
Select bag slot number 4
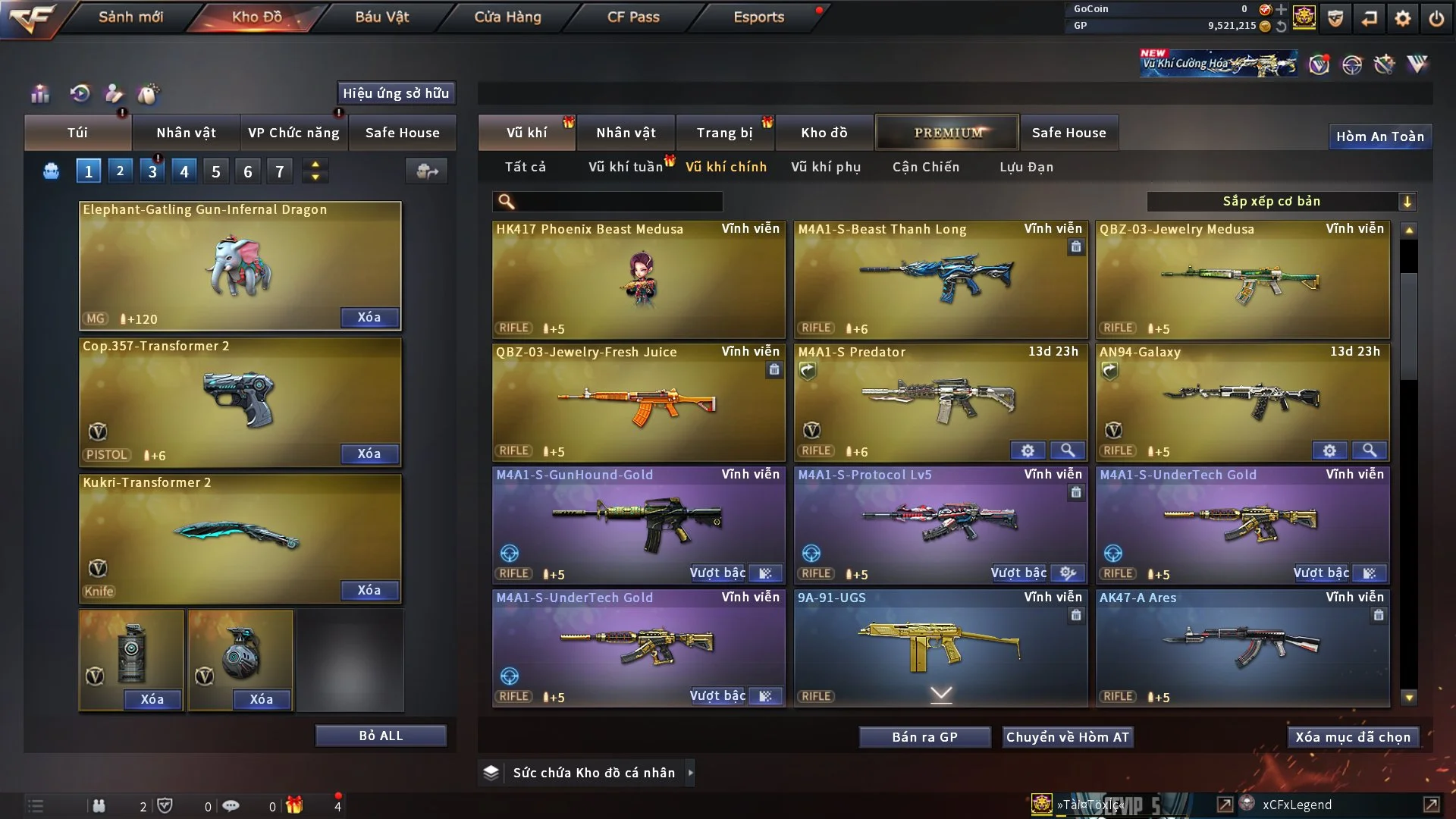pyautogui.click(x=184, y=171)
